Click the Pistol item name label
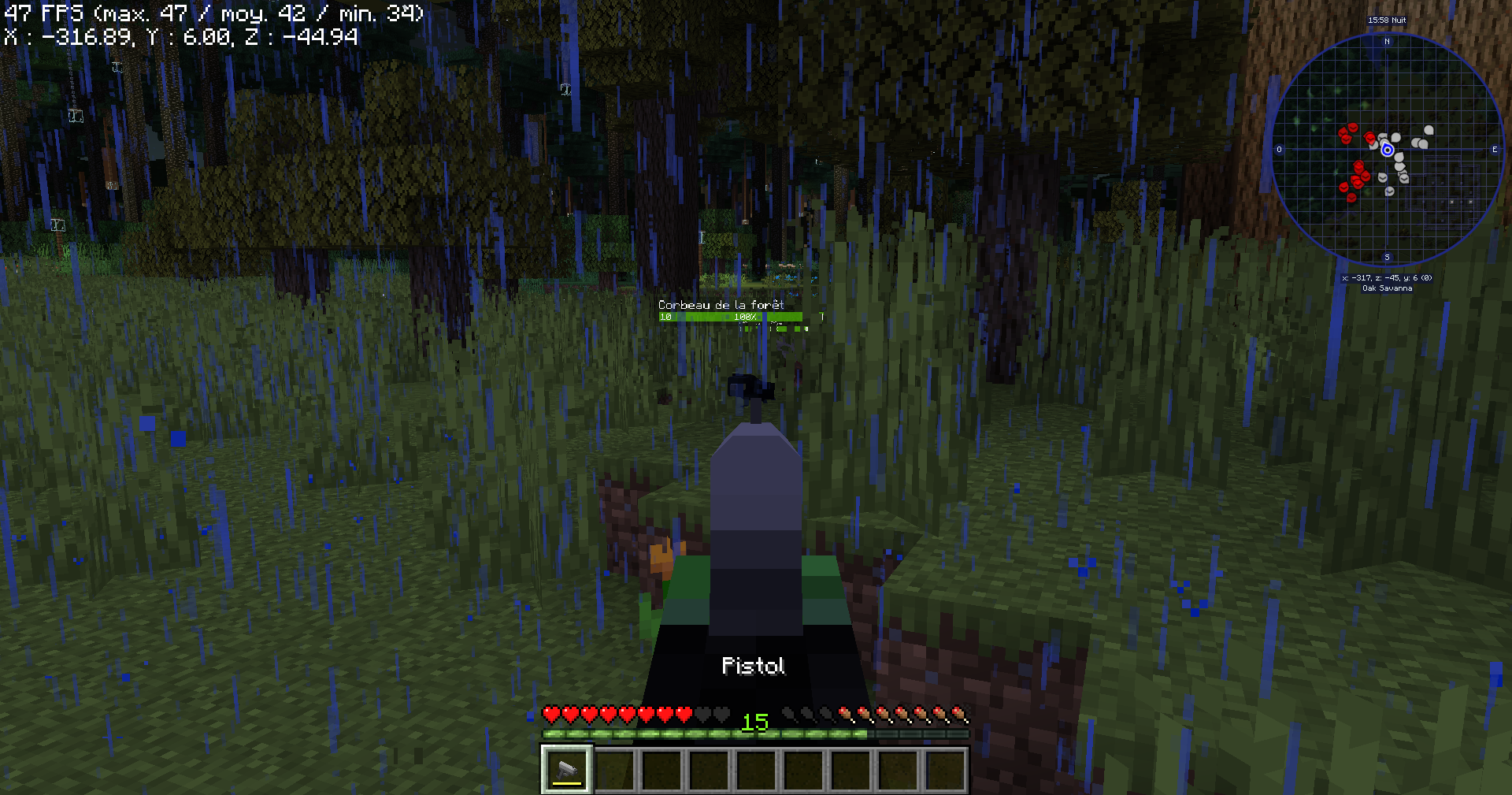 point(754,666)
